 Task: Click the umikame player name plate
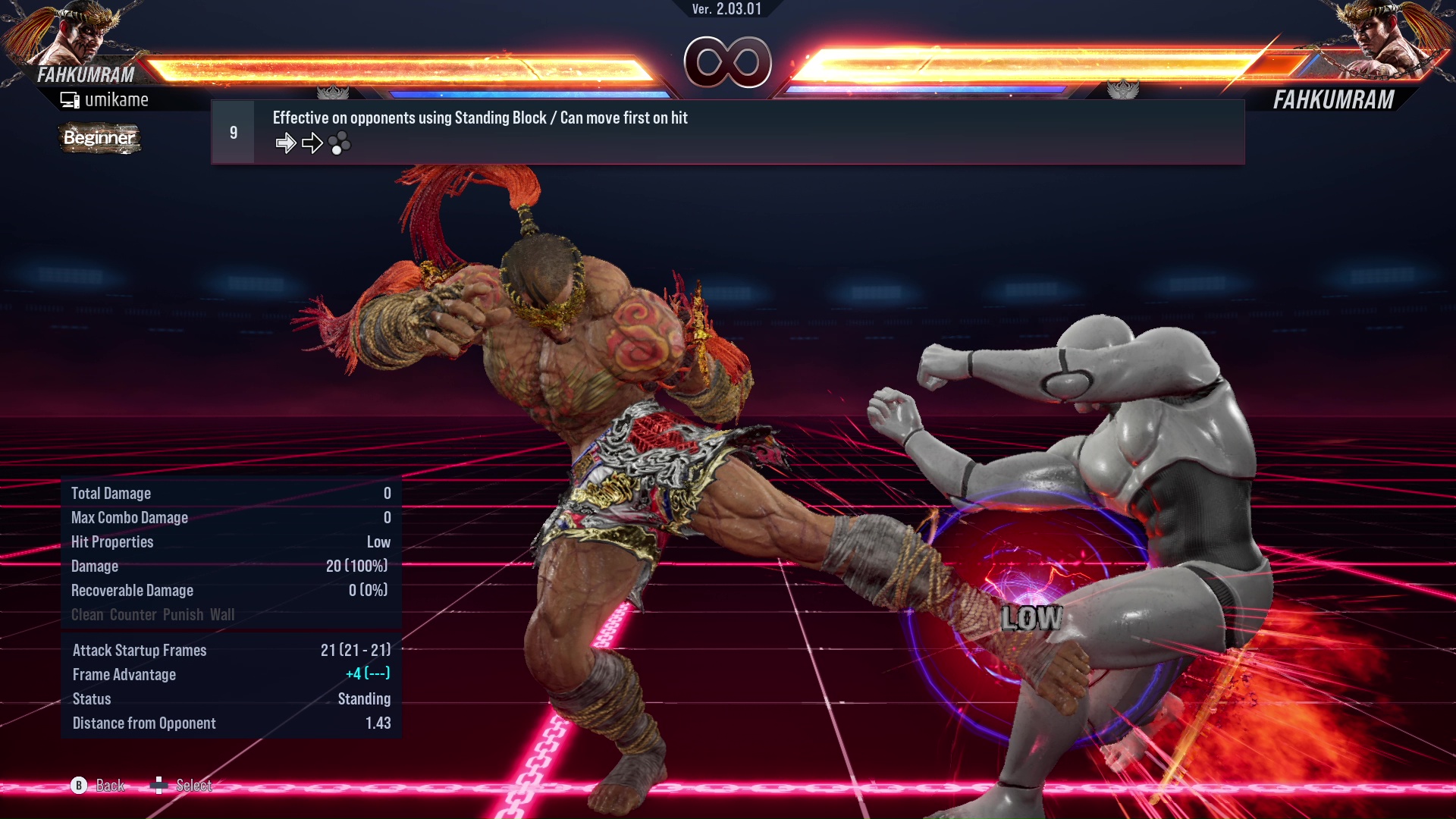pos(118,99)
